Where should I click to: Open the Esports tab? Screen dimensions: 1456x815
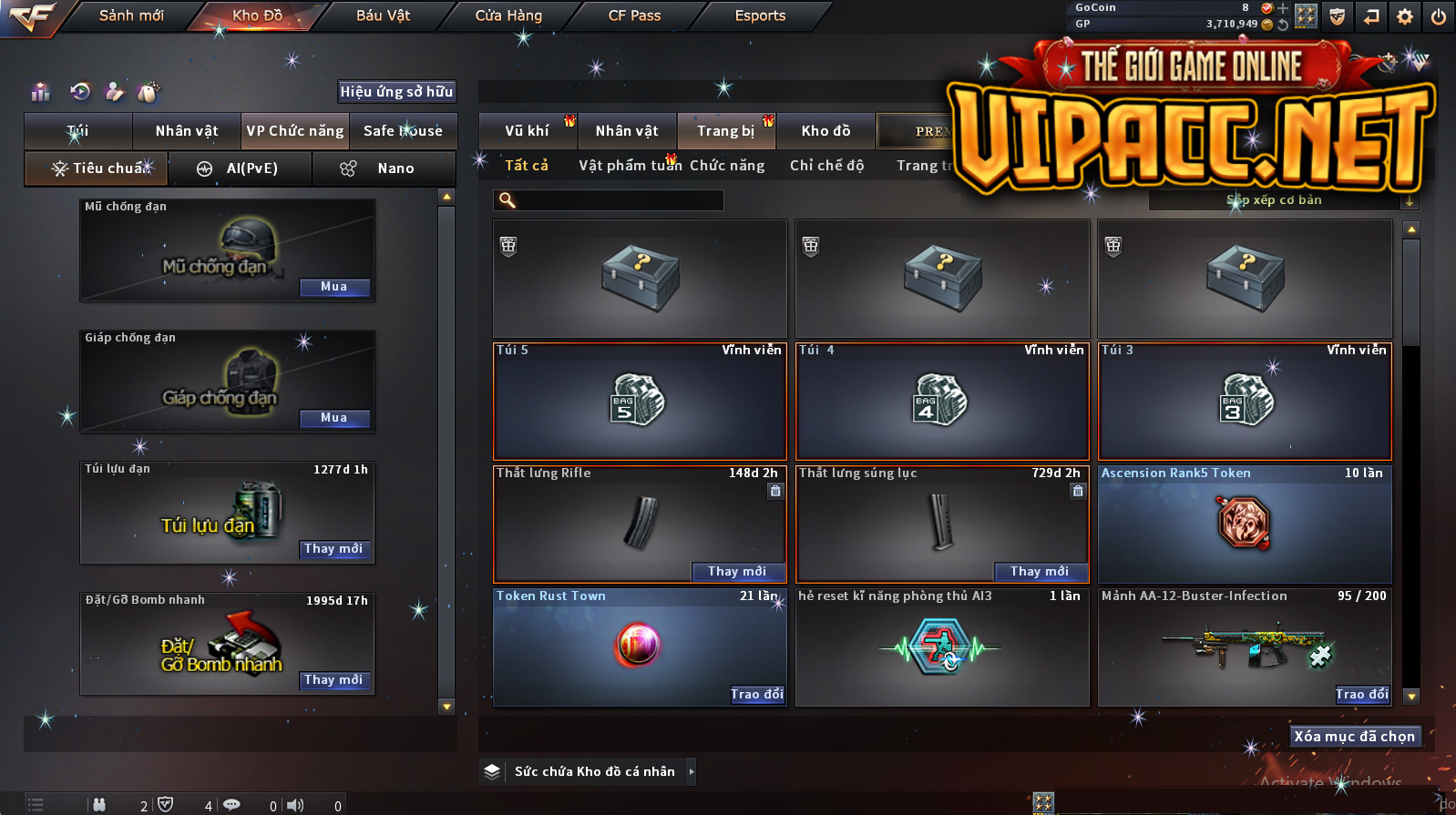[760, 15]
